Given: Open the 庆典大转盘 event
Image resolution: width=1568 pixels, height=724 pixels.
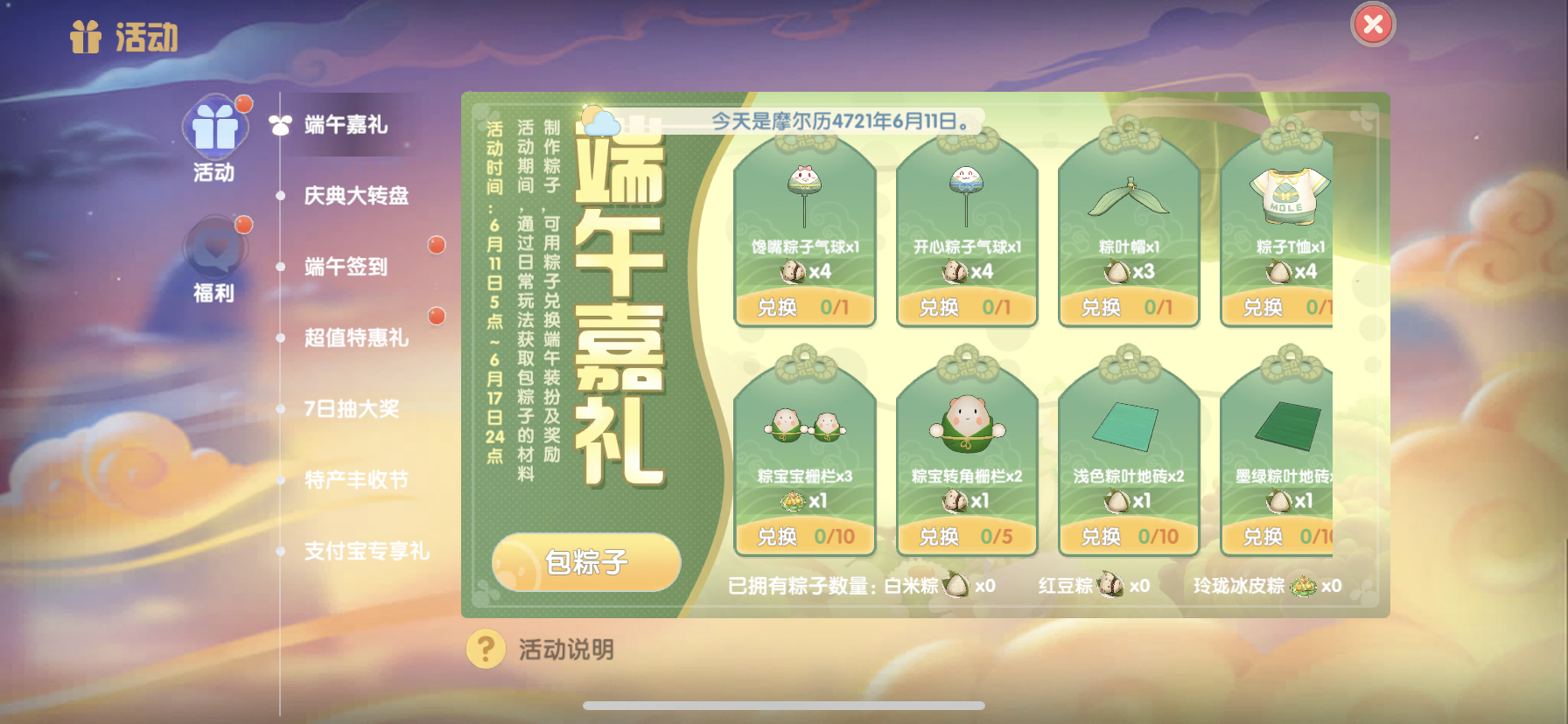Looking at the screenshot, I should click(356, 196).
